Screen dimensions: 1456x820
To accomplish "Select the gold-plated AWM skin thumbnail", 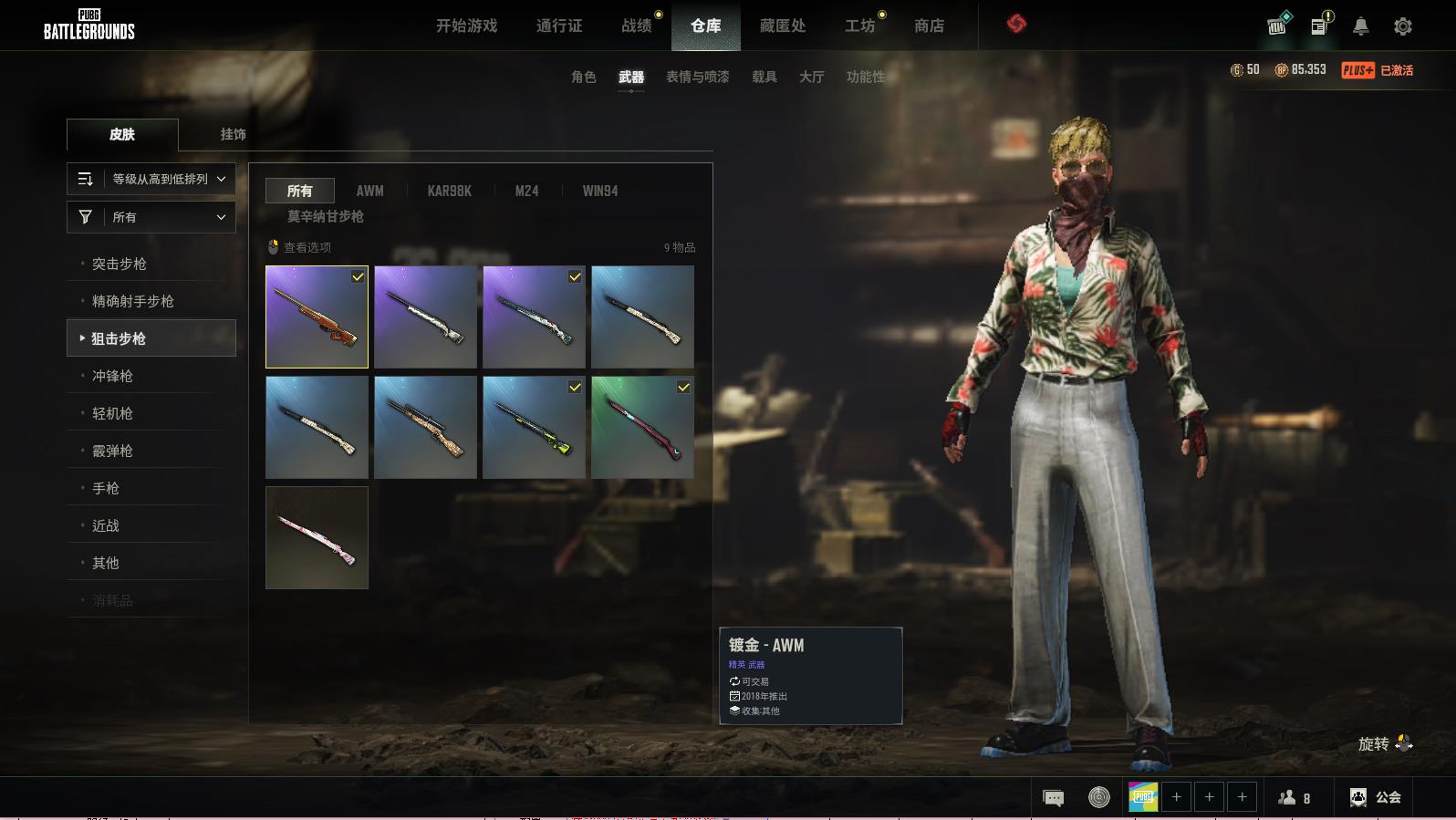I will pyautogui.click(x=317, y=317).
